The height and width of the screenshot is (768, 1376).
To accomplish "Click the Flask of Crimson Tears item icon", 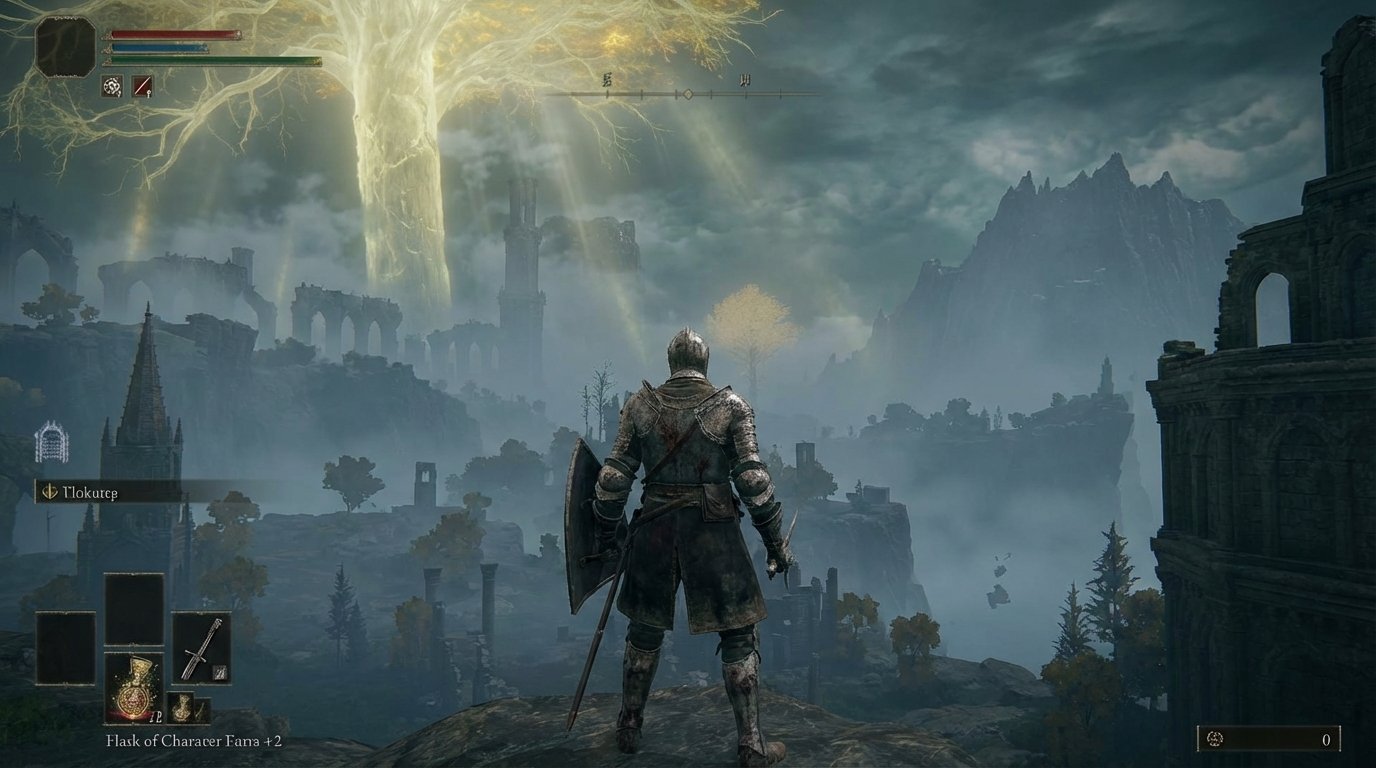I will [133, 687].
